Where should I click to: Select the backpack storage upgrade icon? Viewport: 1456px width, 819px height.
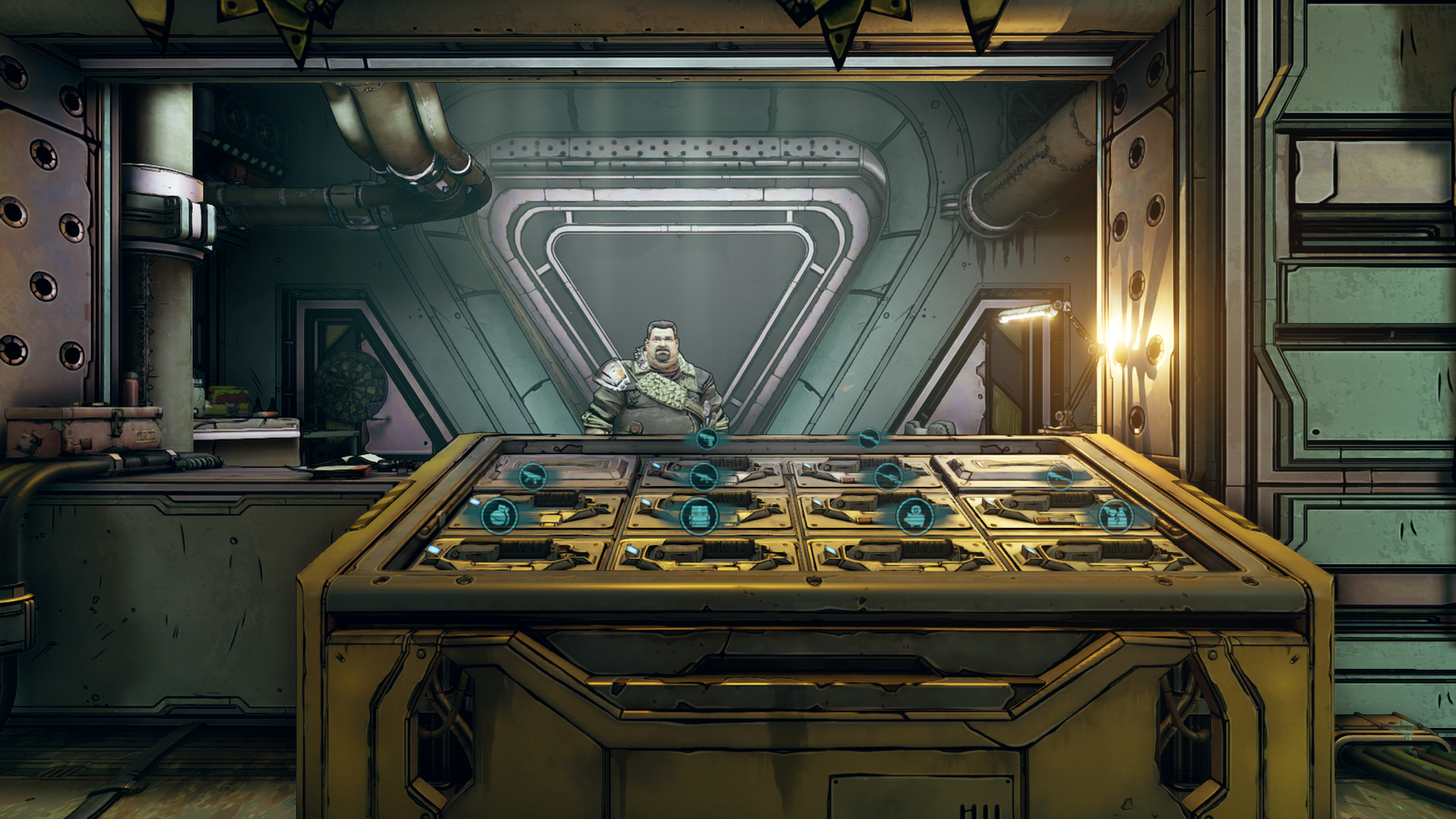pos(699,516)
